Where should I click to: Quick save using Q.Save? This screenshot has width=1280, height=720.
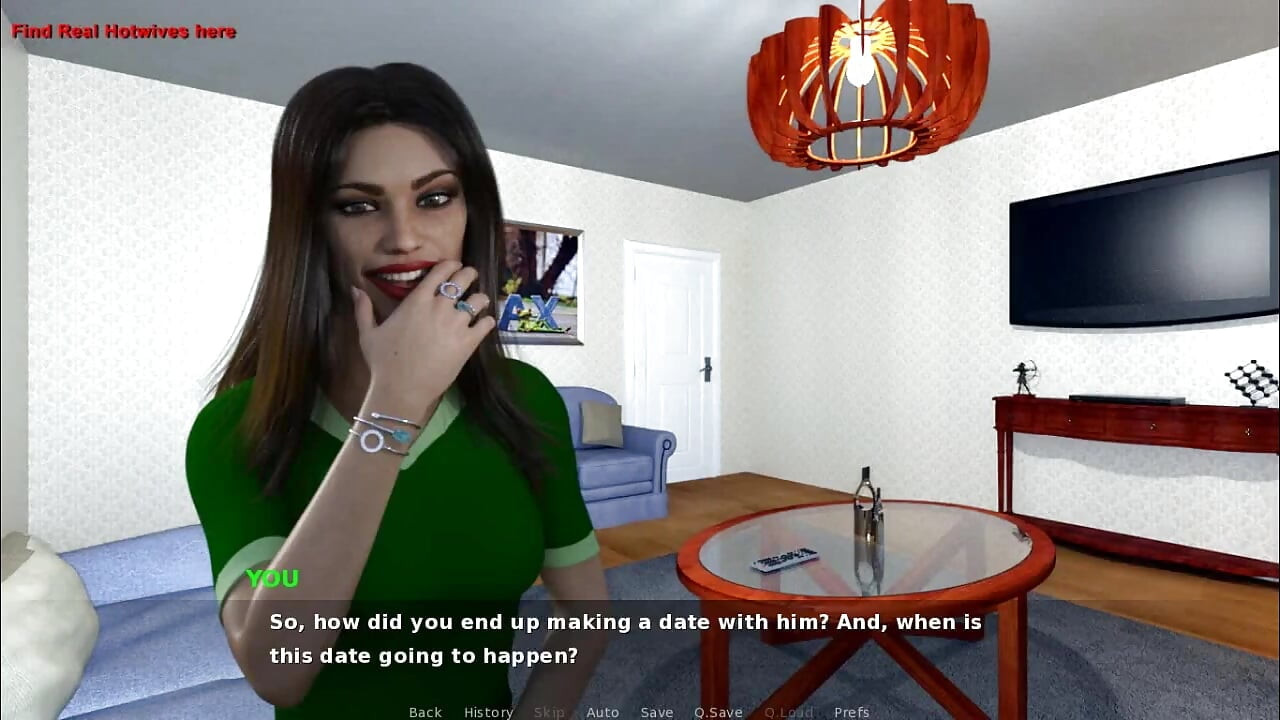(x=717, y=711)
